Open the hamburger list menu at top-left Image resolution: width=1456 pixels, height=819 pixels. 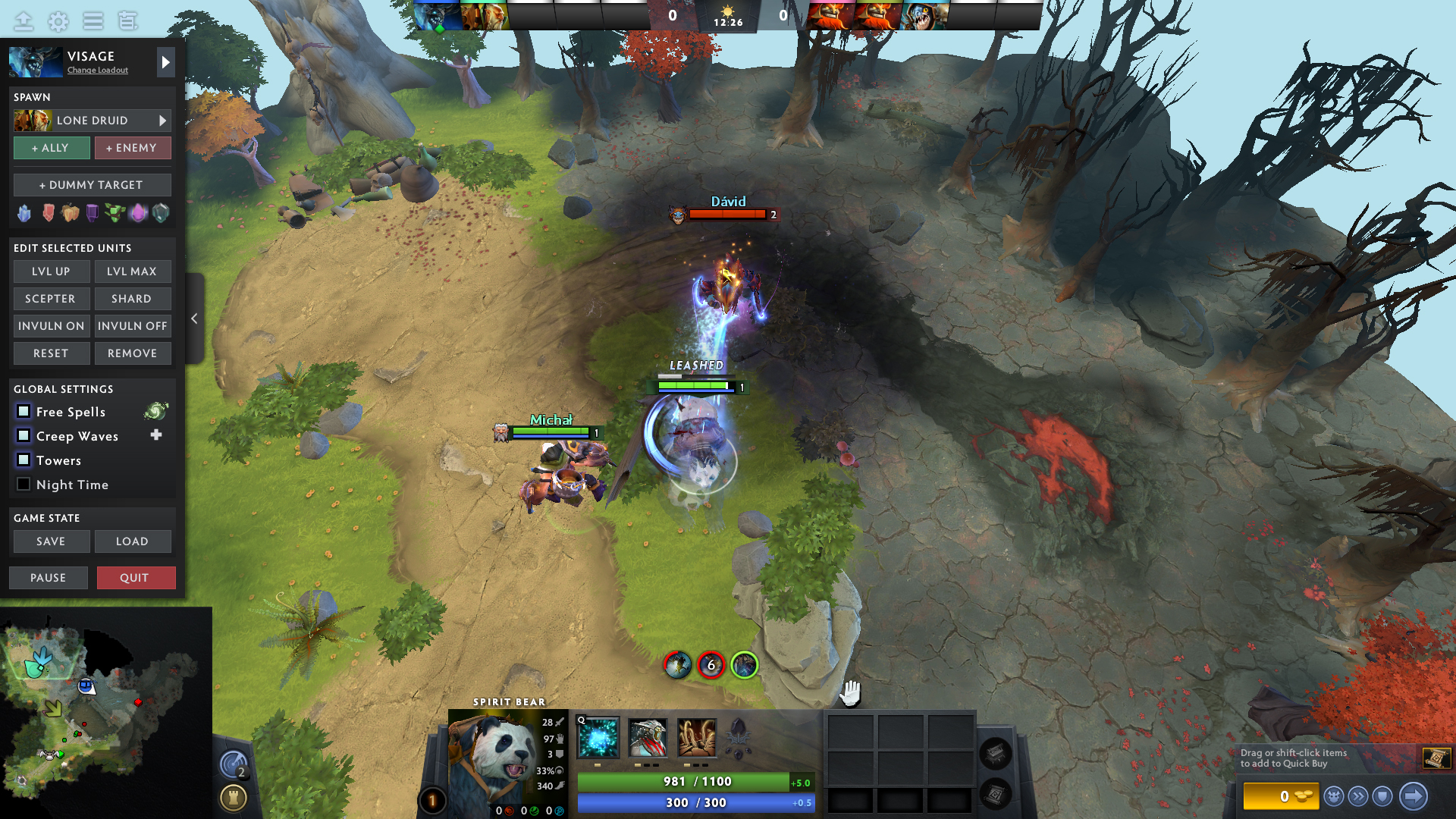coord(93,21)
